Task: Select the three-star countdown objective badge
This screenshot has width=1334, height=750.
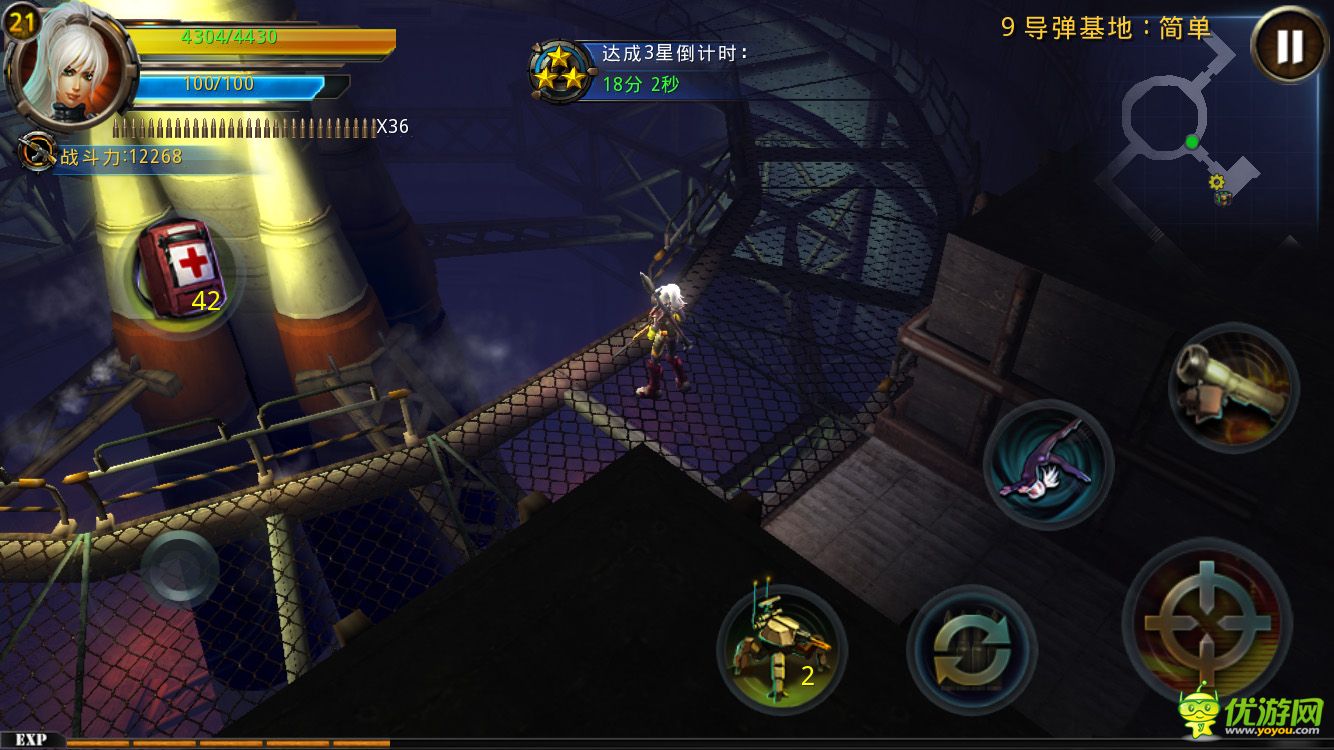Action: pos(558,70)
